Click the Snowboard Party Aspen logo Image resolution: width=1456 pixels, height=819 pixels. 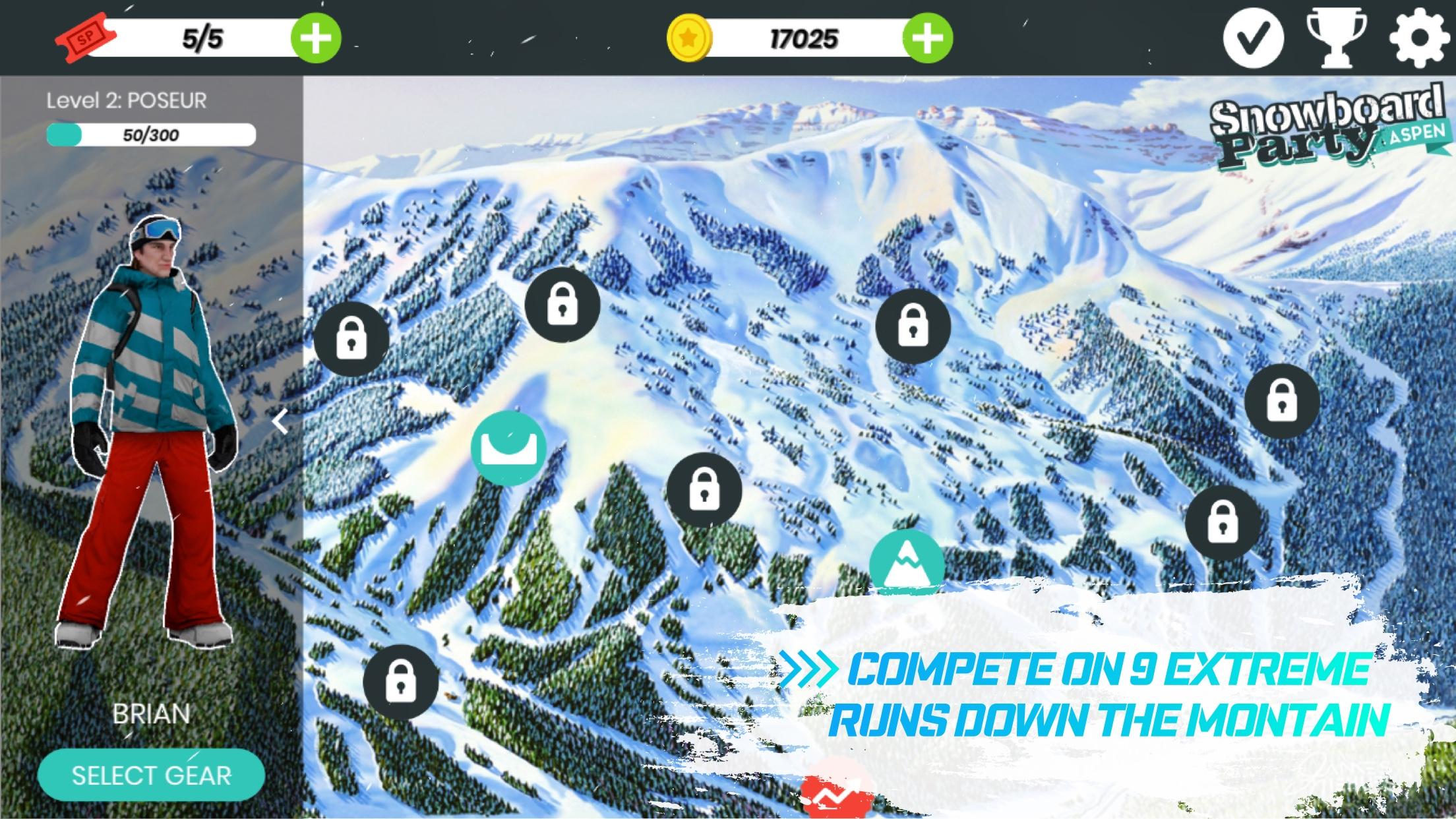[1325, 129]
